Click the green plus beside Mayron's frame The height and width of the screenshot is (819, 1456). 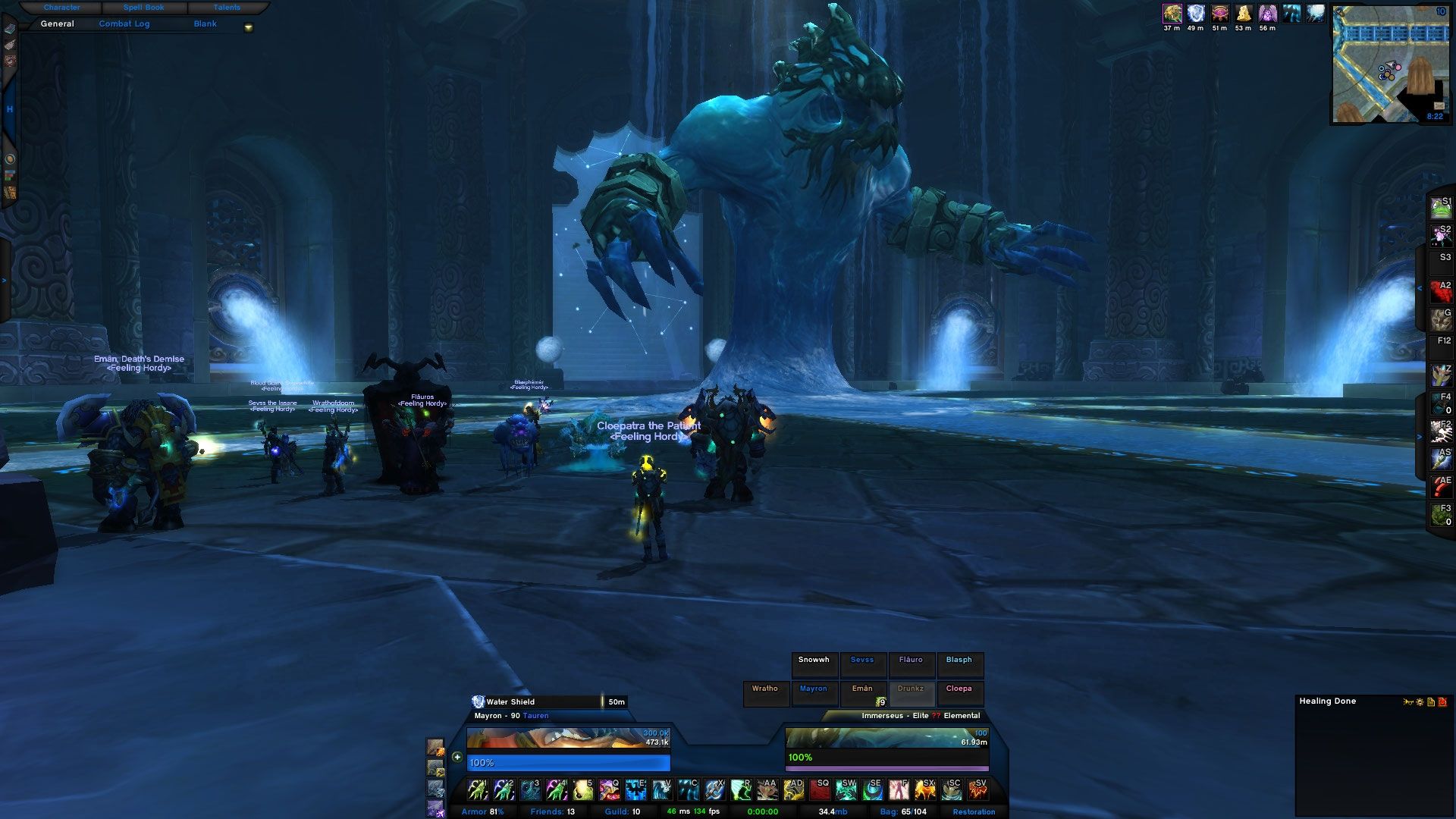456,757
